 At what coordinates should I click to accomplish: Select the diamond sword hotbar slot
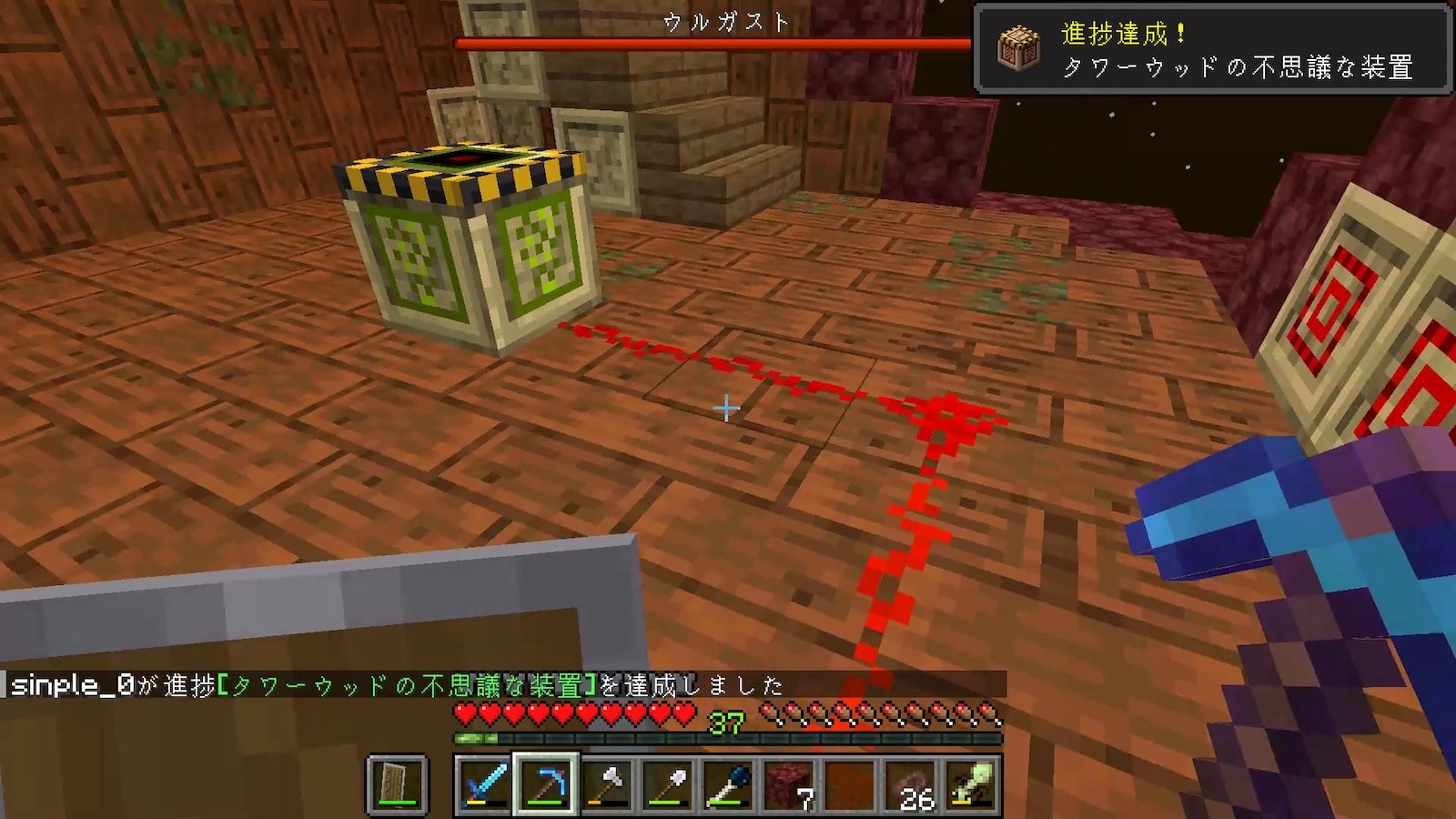pyautogui.click(x=484, y=784)
